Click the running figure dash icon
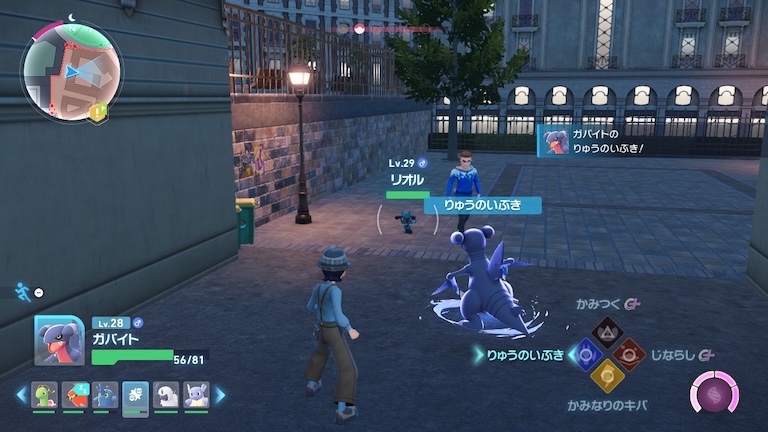The image size is (768, 432). [22, 291]
